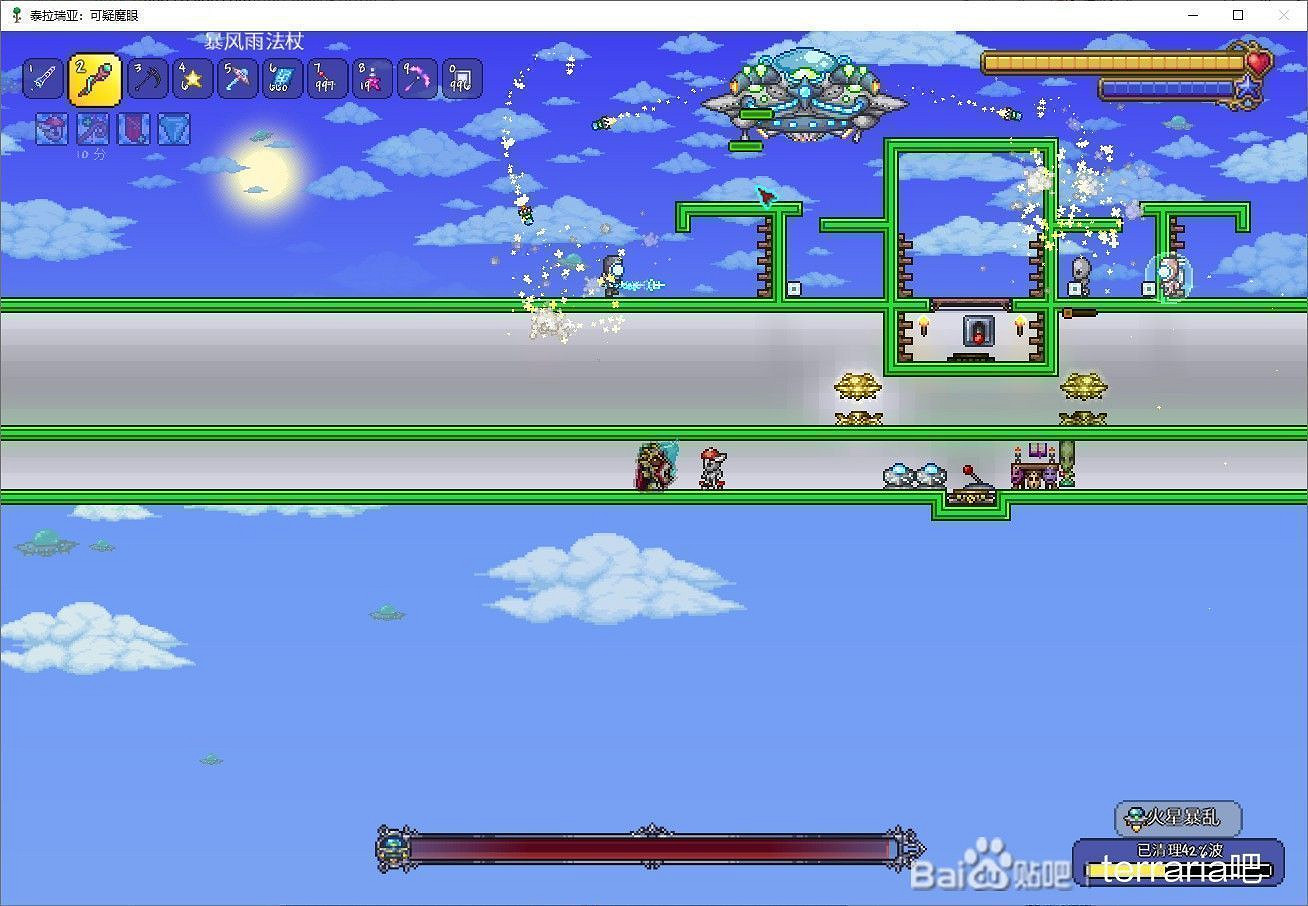
Task: Click the fourth buff icon to remove it
Action: click(174, 128)
